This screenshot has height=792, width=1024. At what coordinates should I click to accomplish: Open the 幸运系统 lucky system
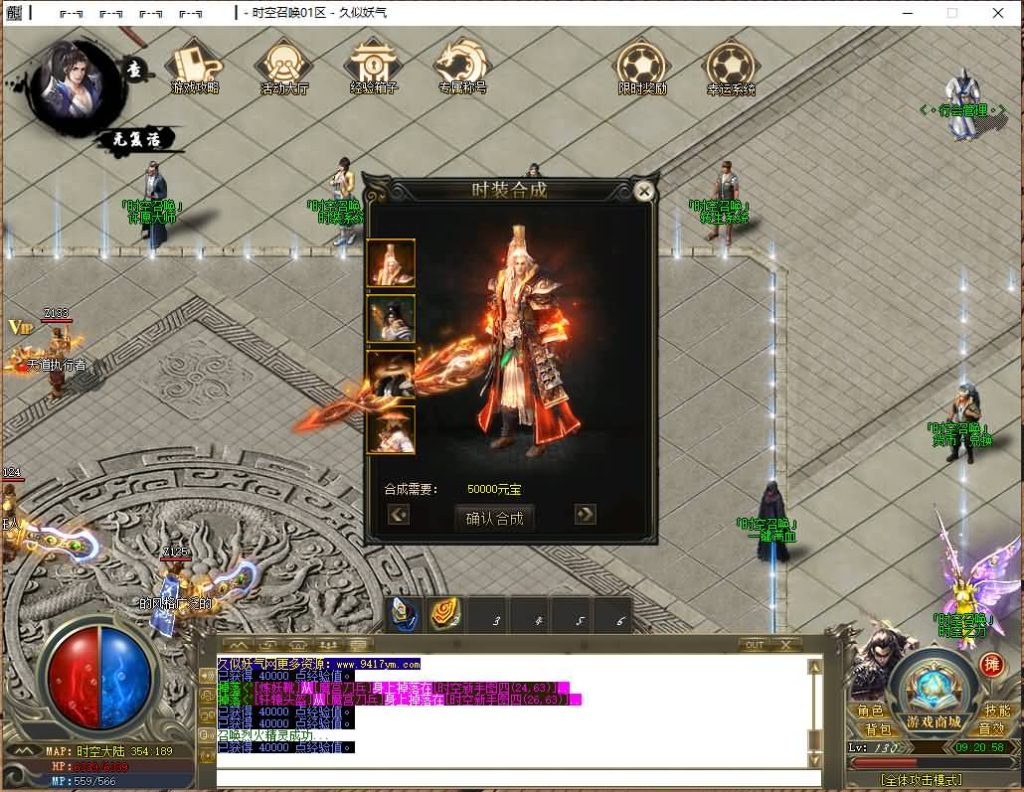coord(731,67)
